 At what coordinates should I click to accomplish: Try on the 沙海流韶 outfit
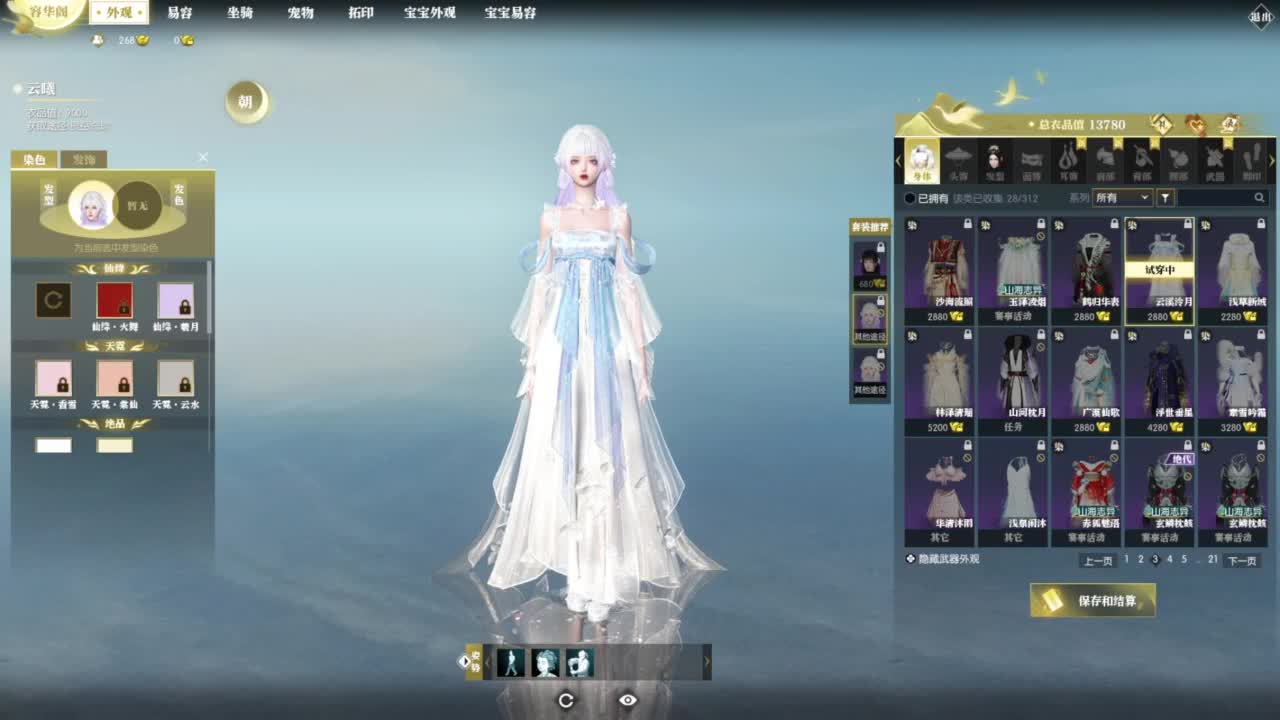click(940, 270)
